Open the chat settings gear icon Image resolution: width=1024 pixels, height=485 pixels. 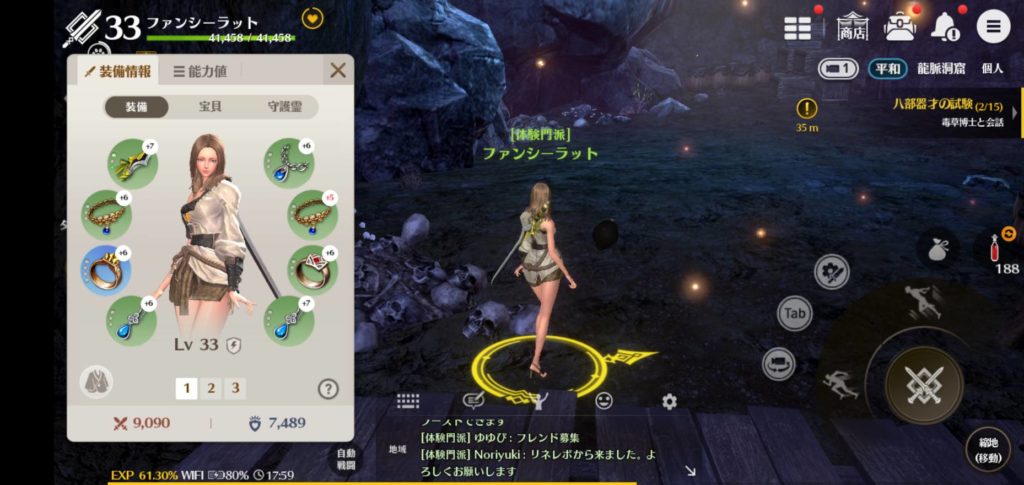(669, 401)
